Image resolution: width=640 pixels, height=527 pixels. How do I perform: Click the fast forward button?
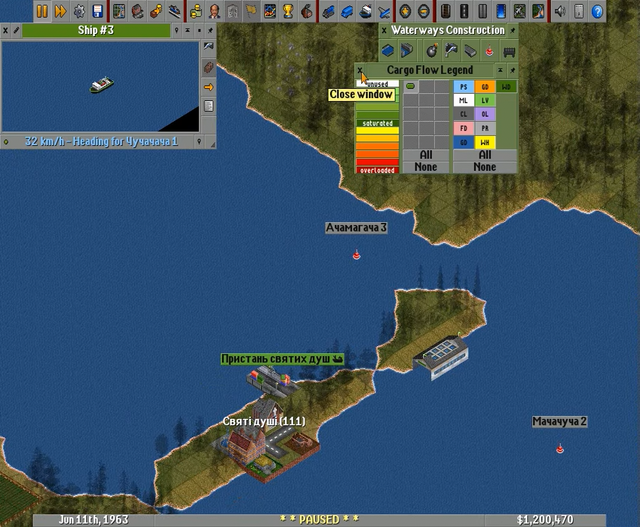60,11
